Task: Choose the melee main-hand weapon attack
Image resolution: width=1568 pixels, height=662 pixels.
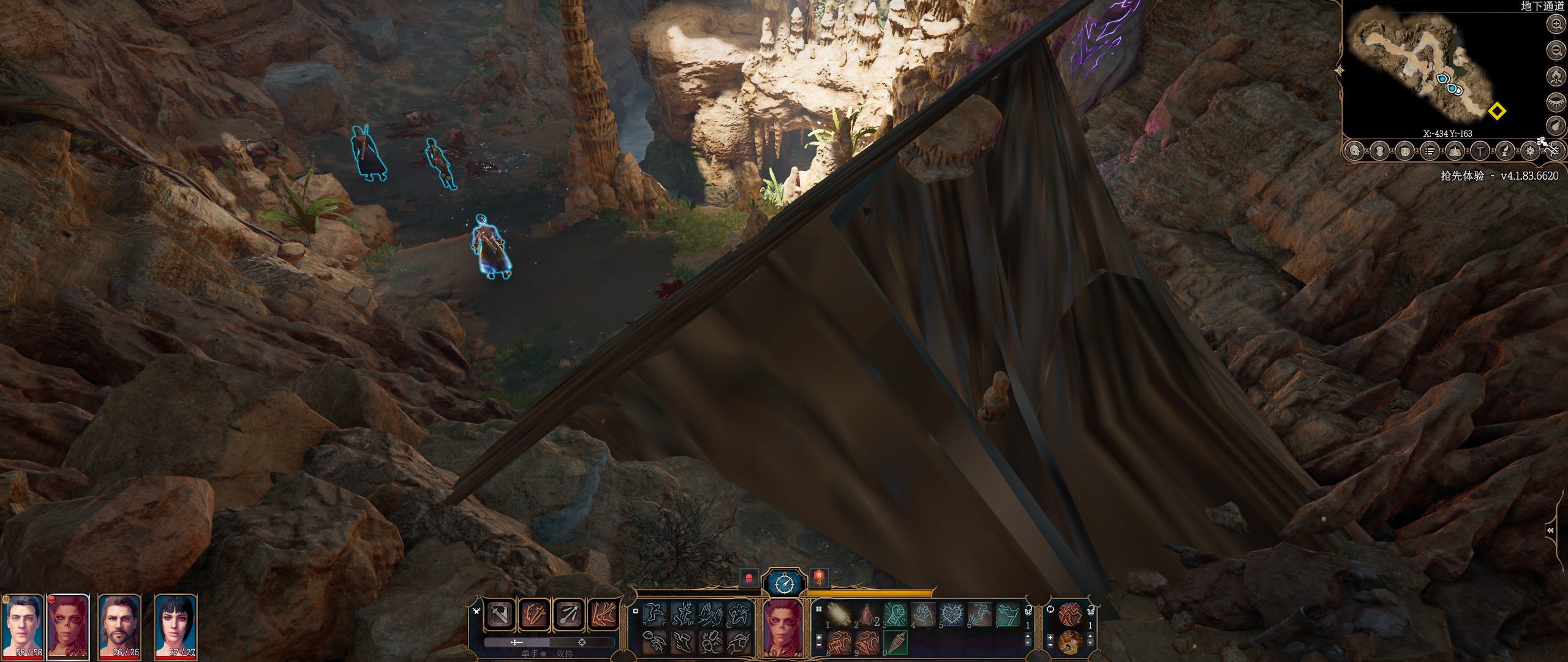Action: coord(500,614)
